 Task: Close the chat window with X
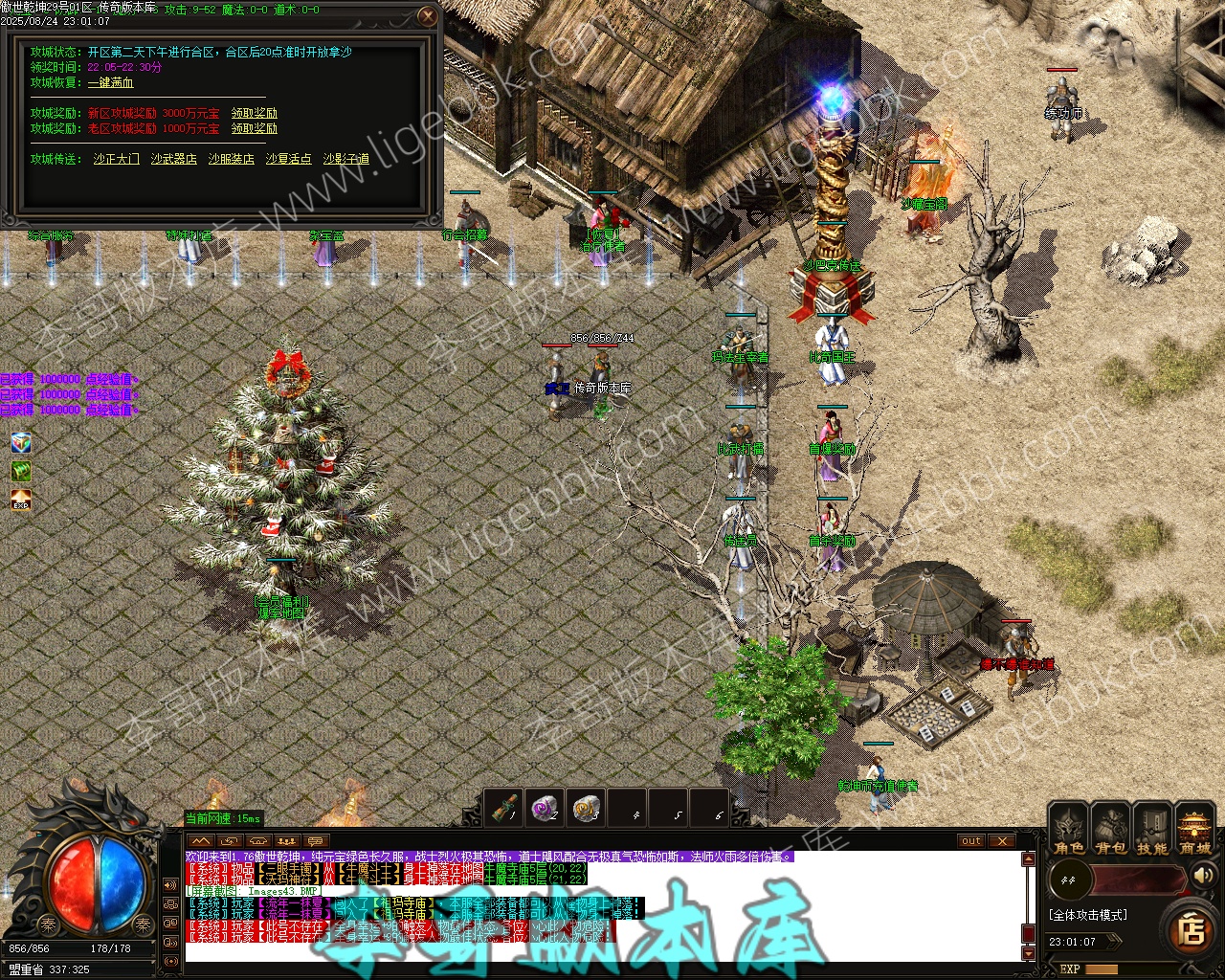tap(1001, 841)
